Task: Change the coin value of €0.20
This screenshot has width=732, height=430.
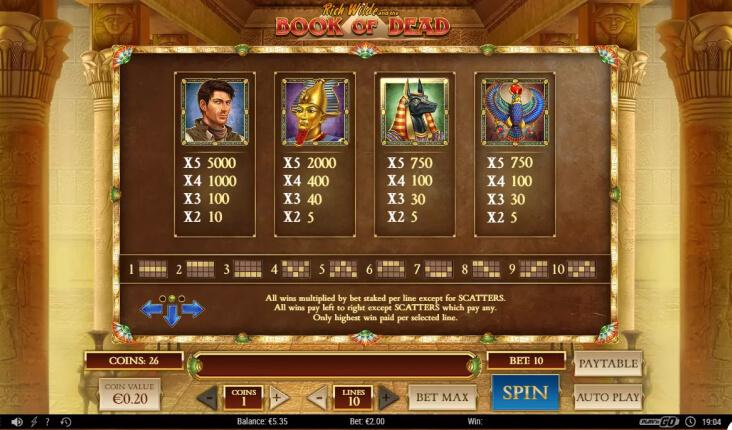Action: tap(129, 394)
